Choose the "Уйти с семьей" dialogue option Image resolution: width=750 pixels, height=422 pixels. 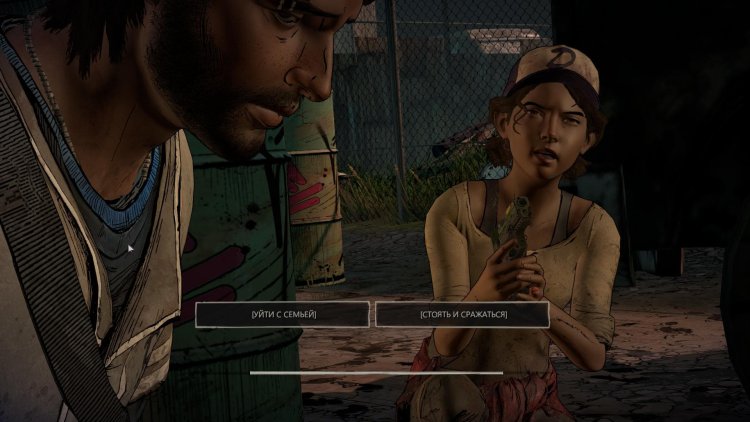283,314
